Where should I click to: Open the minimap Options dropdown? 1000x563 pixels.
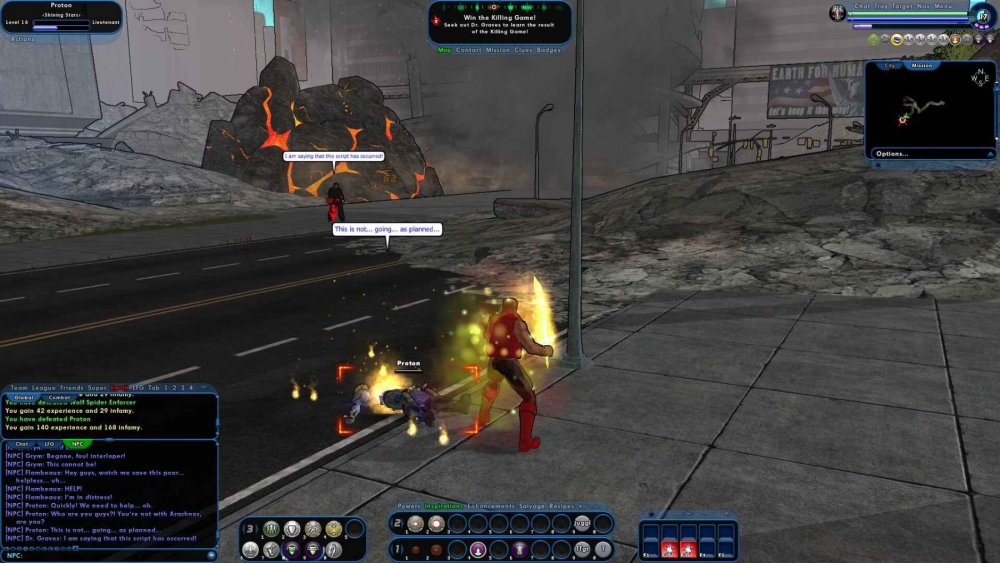point(892,154)
